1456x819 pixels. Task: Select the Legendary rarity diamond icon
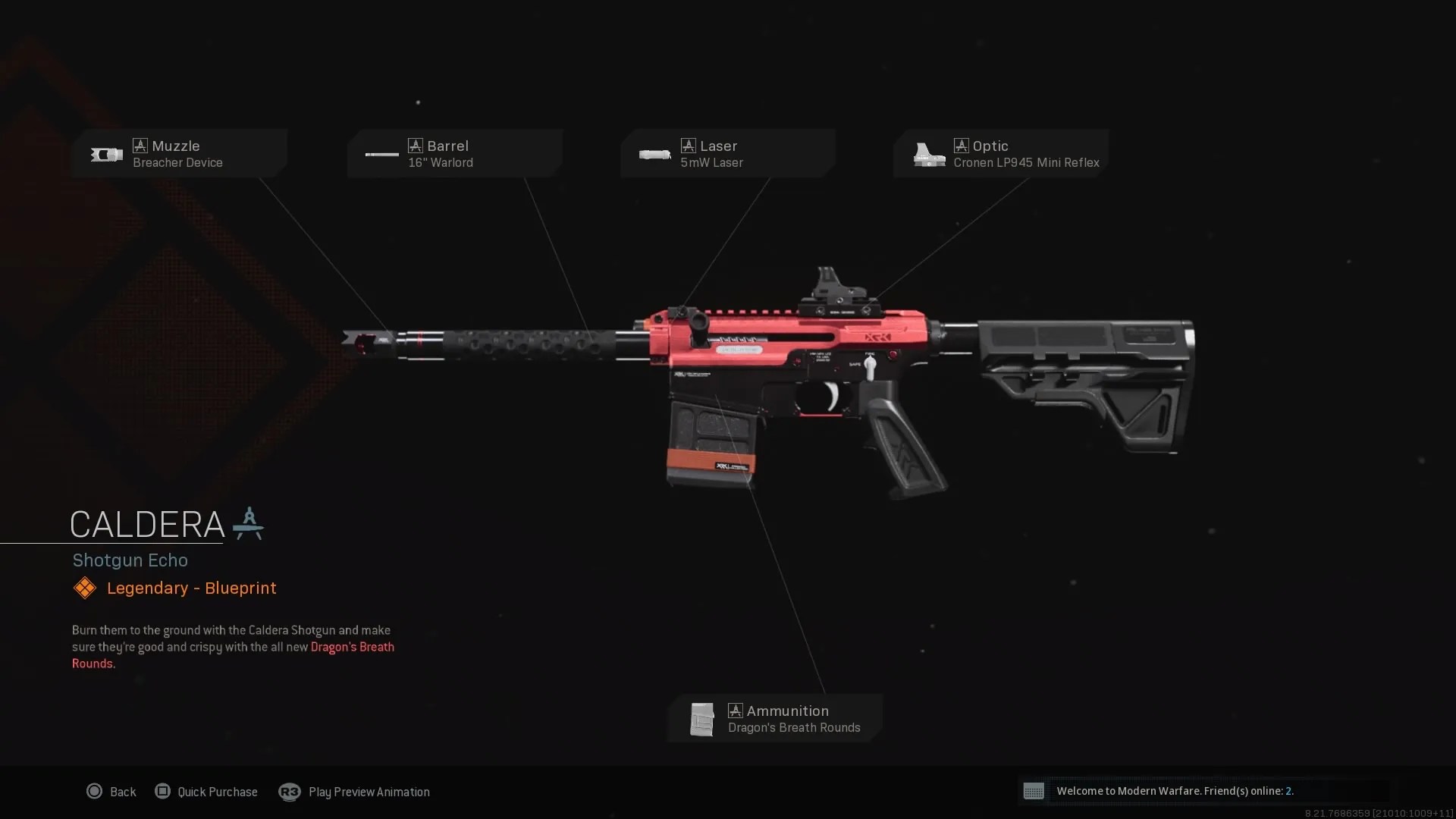pos(84,588)
